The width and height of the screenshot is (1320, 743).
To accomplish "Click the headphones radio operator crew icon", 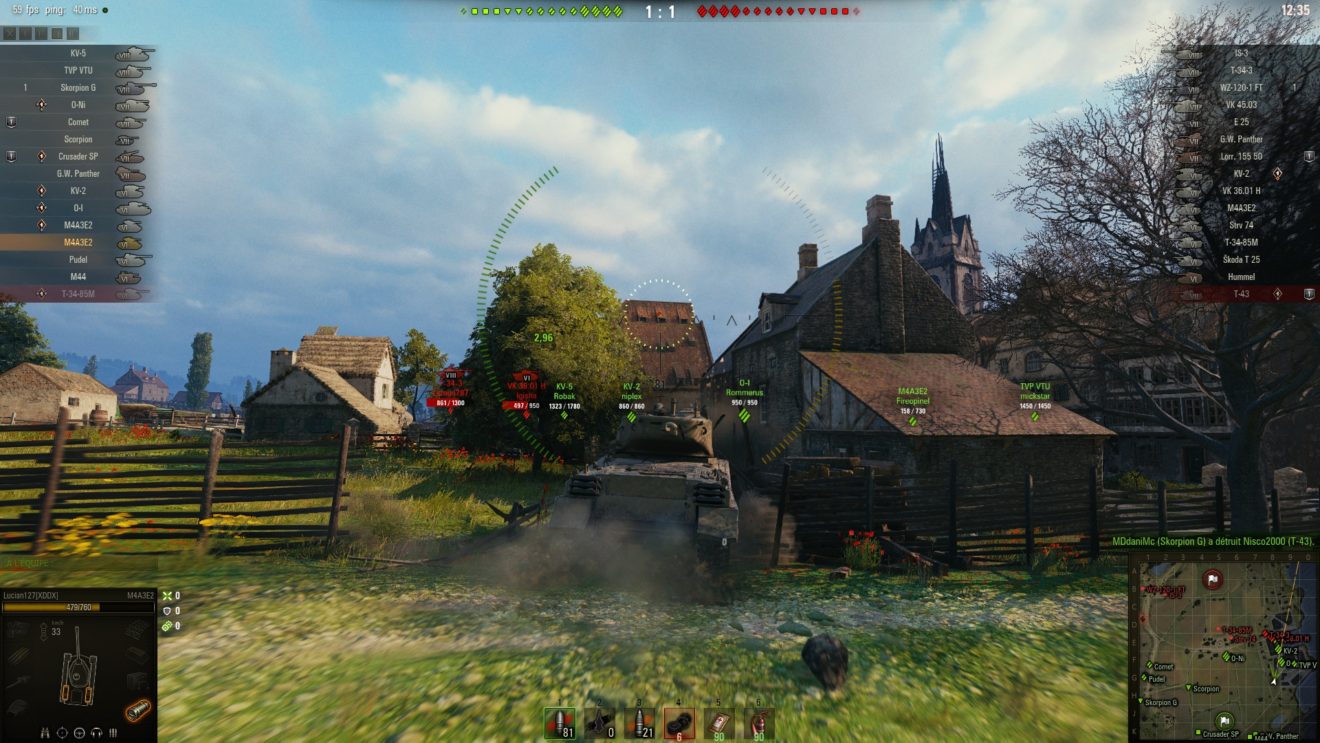I will click(97, 731).
